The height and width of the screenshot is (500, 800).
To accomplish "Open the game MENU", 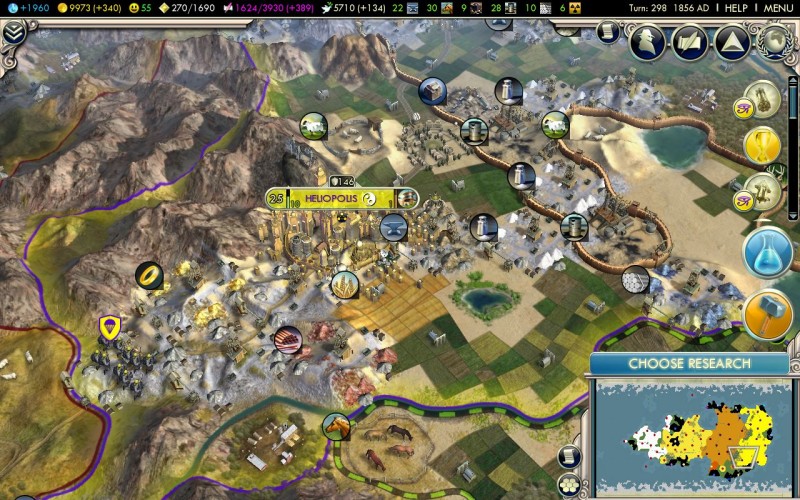I will coord(778,7).
